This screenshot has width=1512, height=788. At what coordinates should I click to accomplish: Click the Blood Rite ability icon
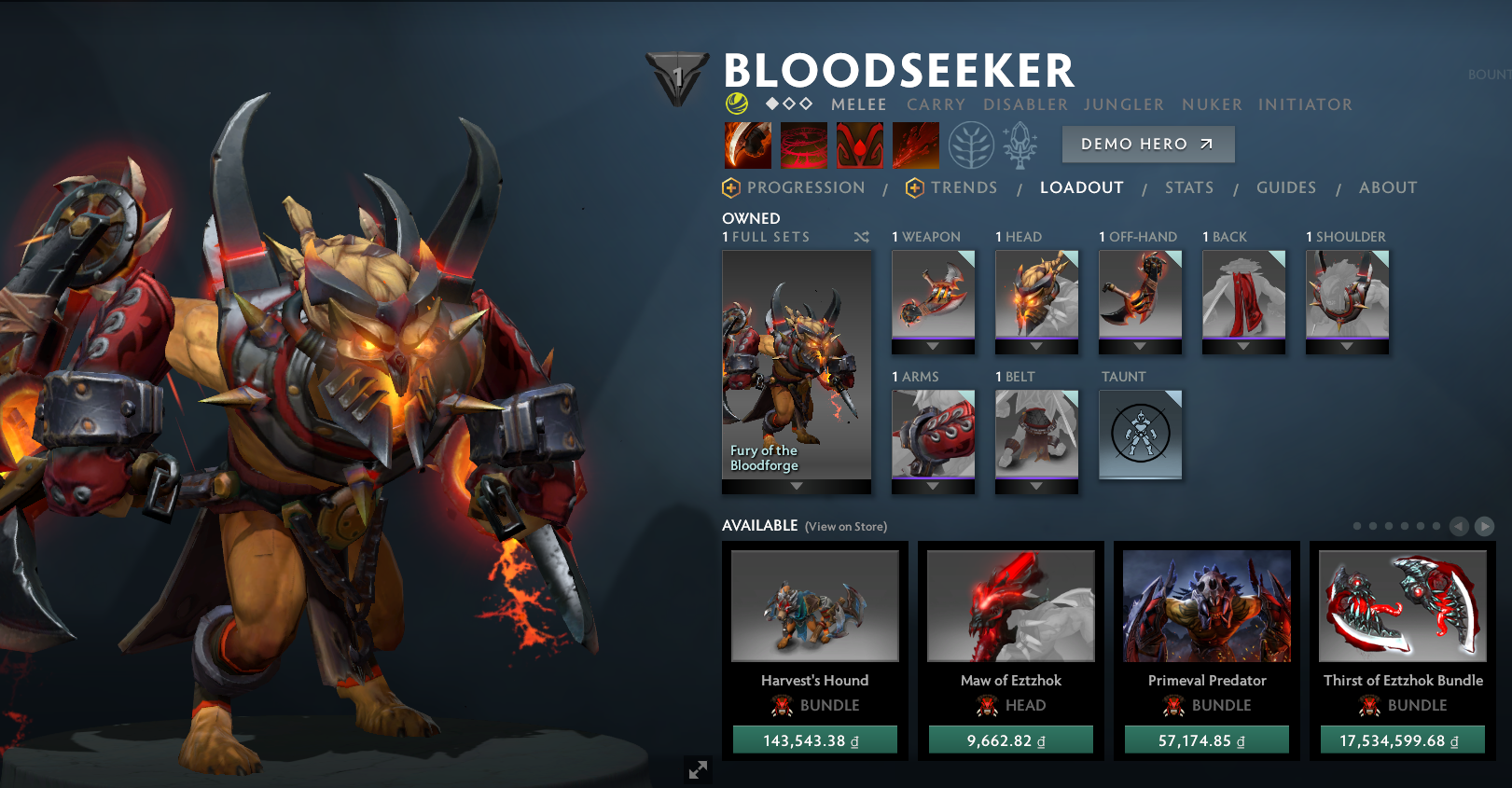click(803, 145)
